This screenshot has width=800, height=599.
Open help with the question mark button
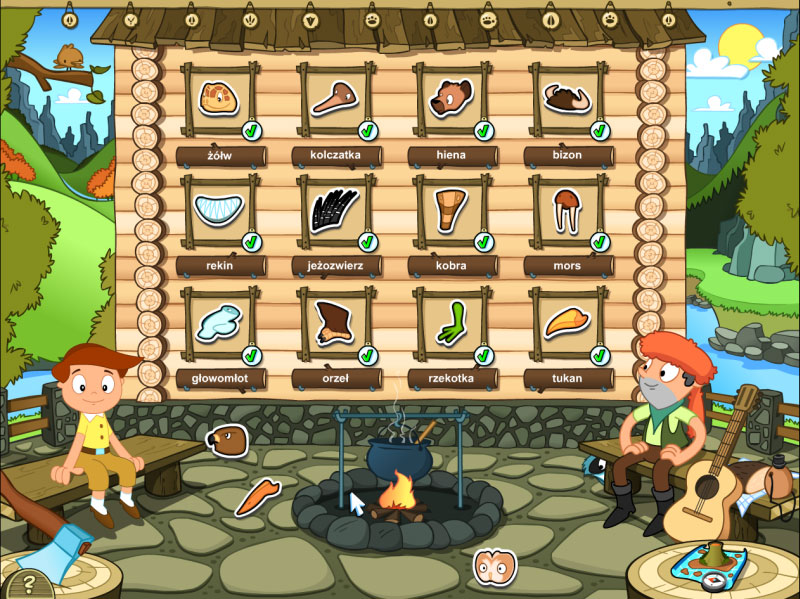28,581
